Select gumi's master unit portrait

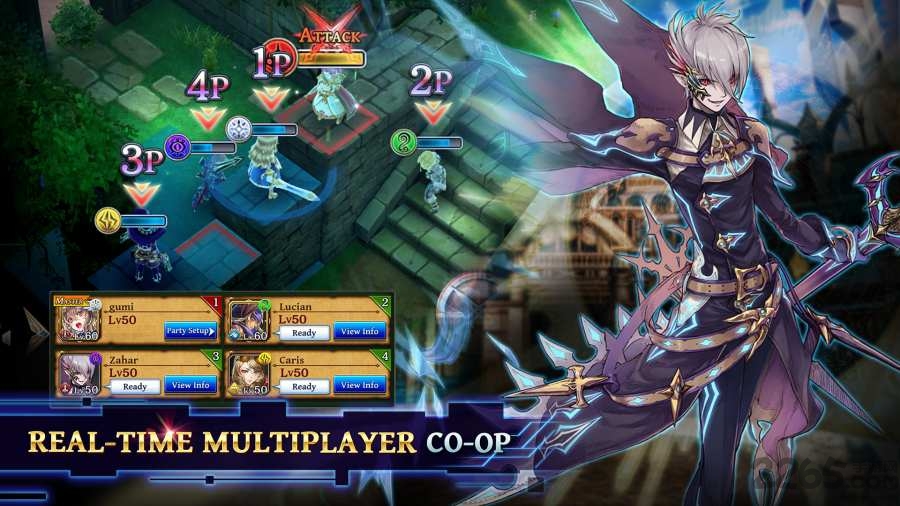pos(76,321)
